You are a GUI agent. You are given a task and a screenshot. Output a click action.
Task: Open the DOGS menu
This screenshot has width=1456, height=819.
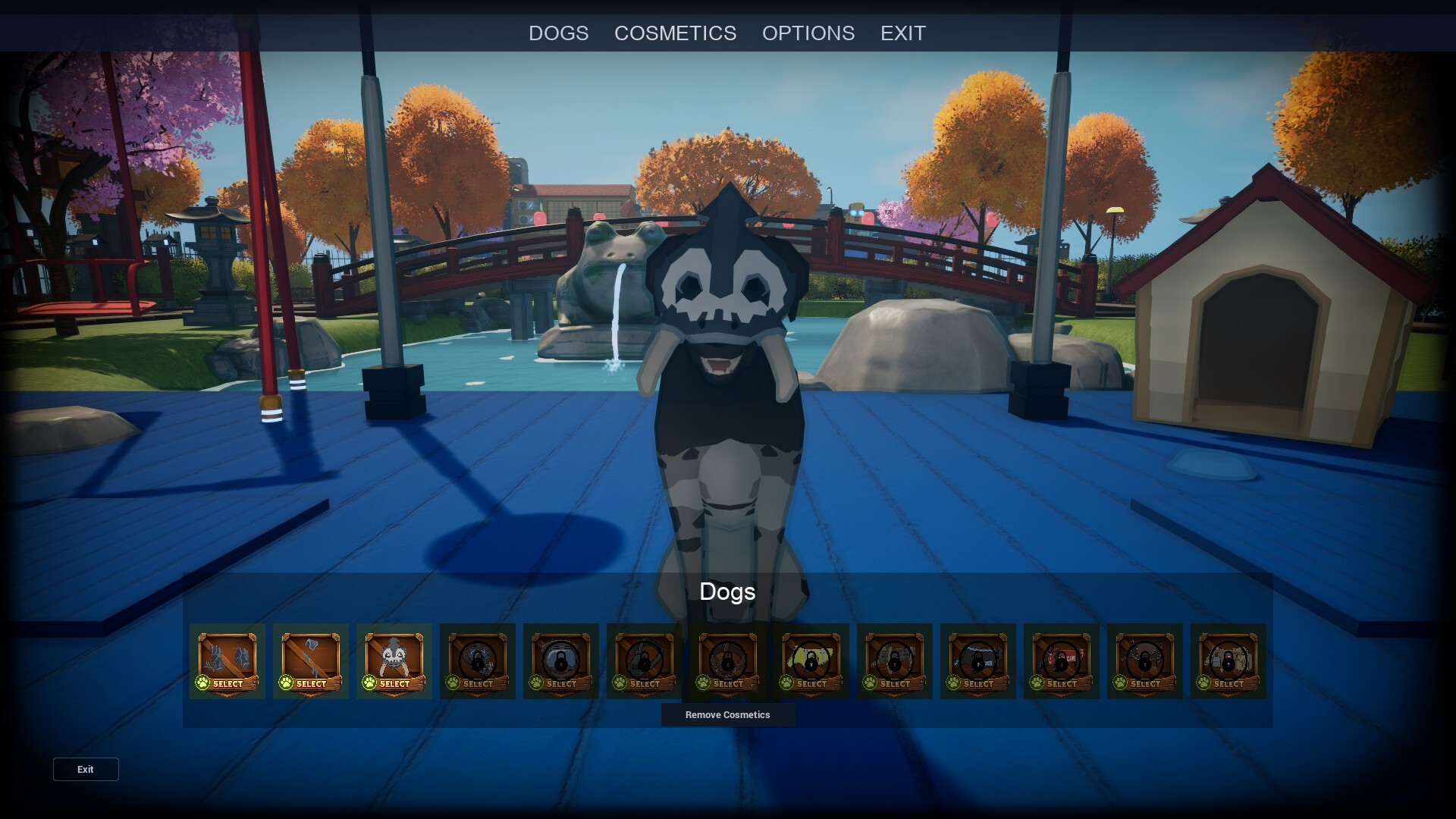[559, 33]
